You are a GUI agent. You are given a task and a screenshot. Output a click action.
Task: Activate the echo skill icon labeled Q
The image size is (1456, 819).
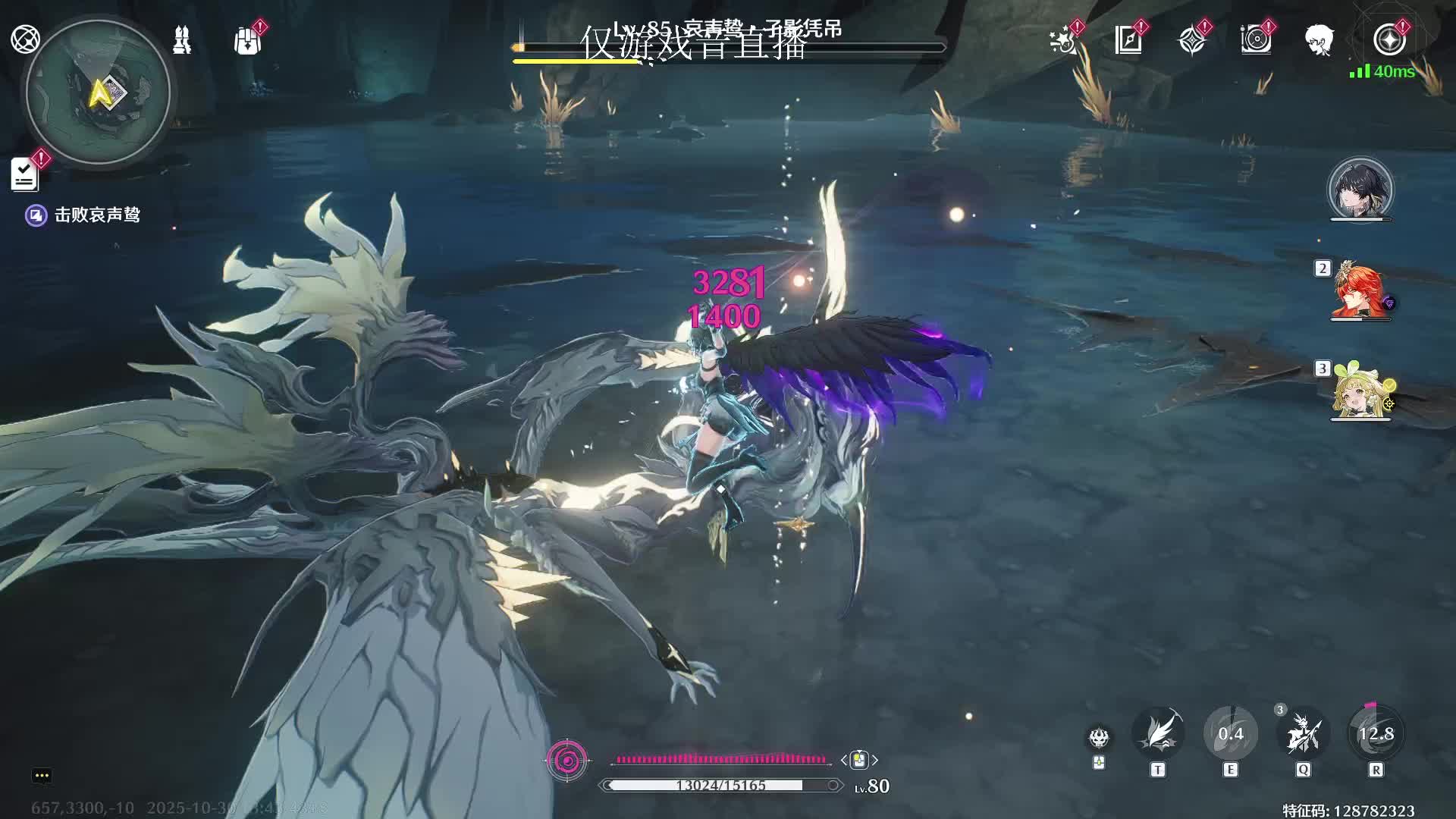pyautogui.click(x=1304, y=734)
